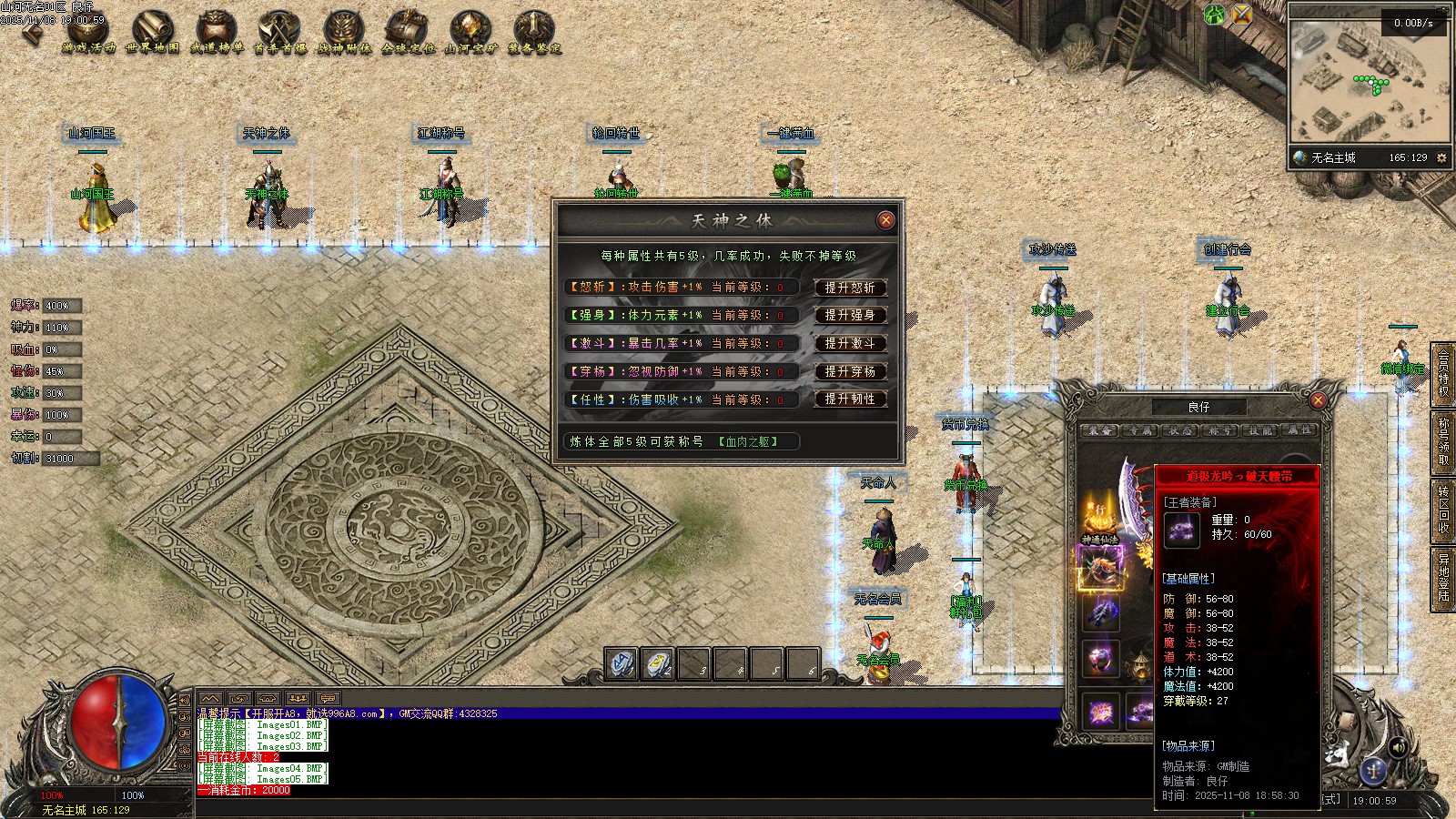Switch to the 称号 titles tab

1220,430
